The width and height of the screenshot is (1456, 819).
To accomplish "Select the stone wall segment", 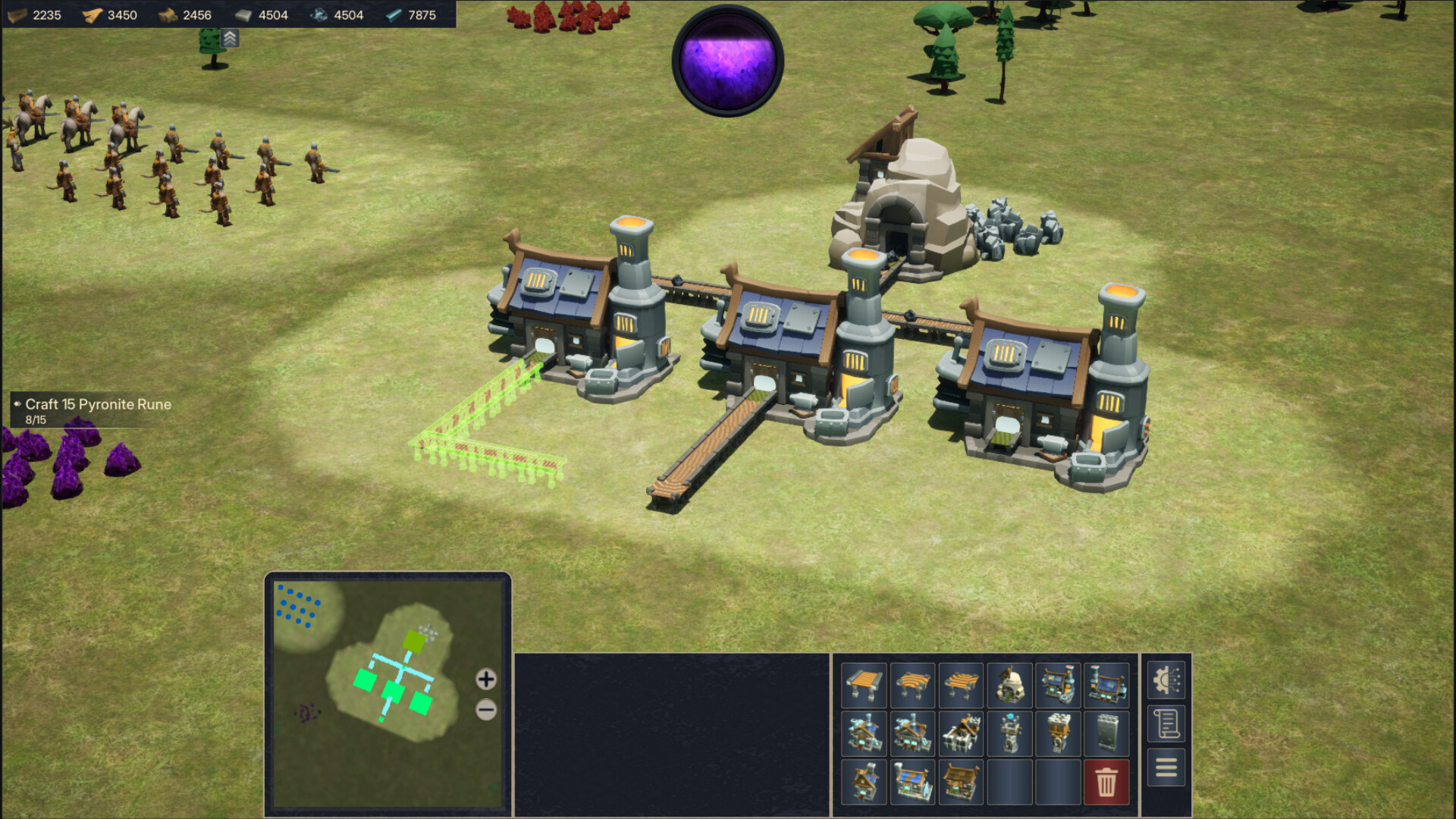I will click(x=1106, y=734).
